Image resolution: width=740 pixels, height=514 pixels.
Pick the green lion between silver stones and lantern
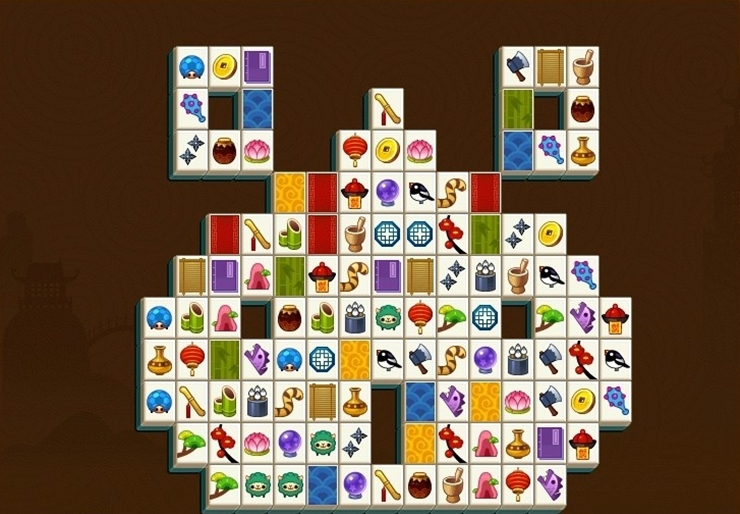point(387,318)
